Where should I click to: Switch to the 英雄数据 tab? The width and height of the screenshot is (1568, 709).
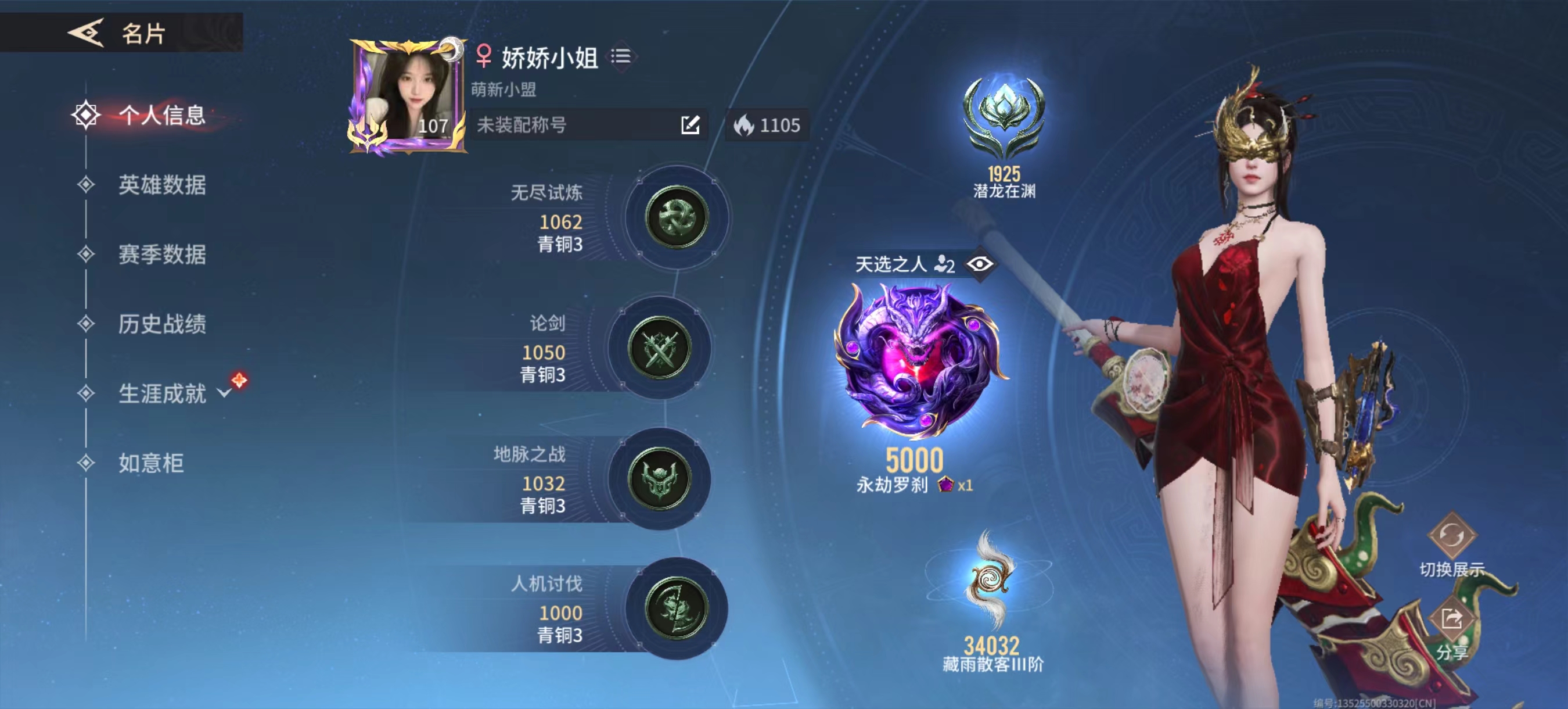pyautogui.click(x=161, y=185)
